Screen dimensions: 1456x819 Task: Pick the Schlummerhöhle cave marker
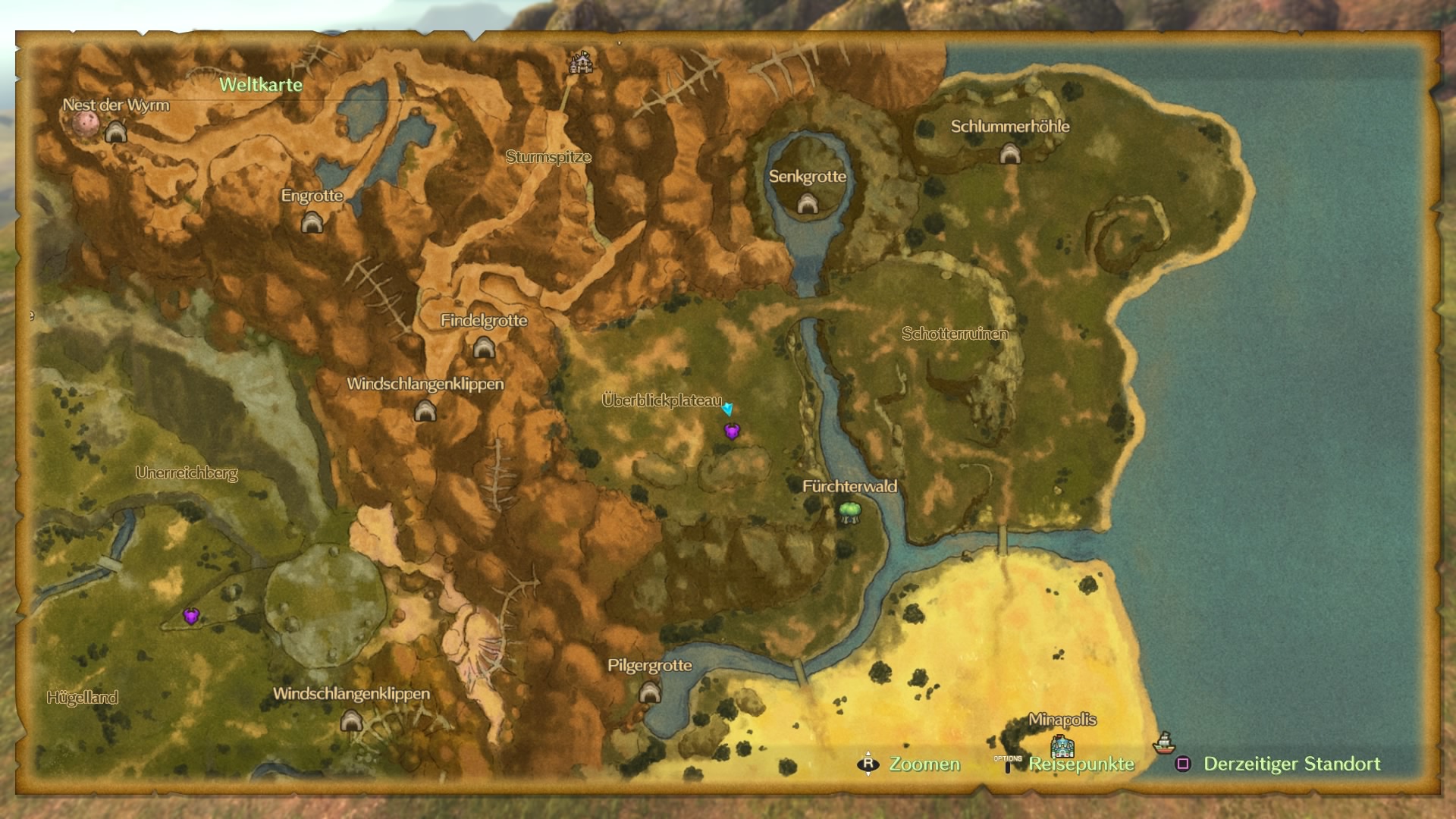1009,155
